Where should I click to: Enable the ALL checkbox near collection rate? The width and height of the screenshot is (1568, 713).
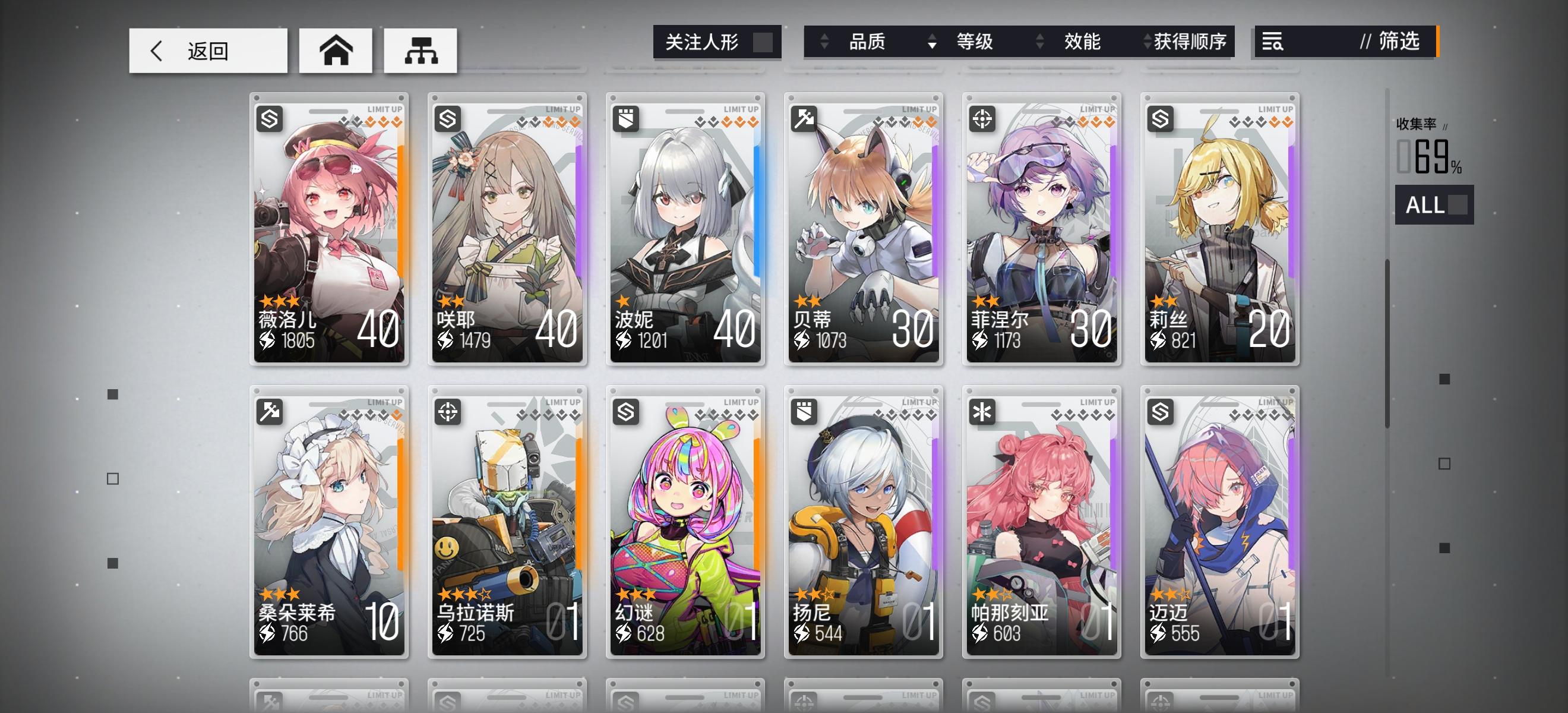coord(1458,205)
